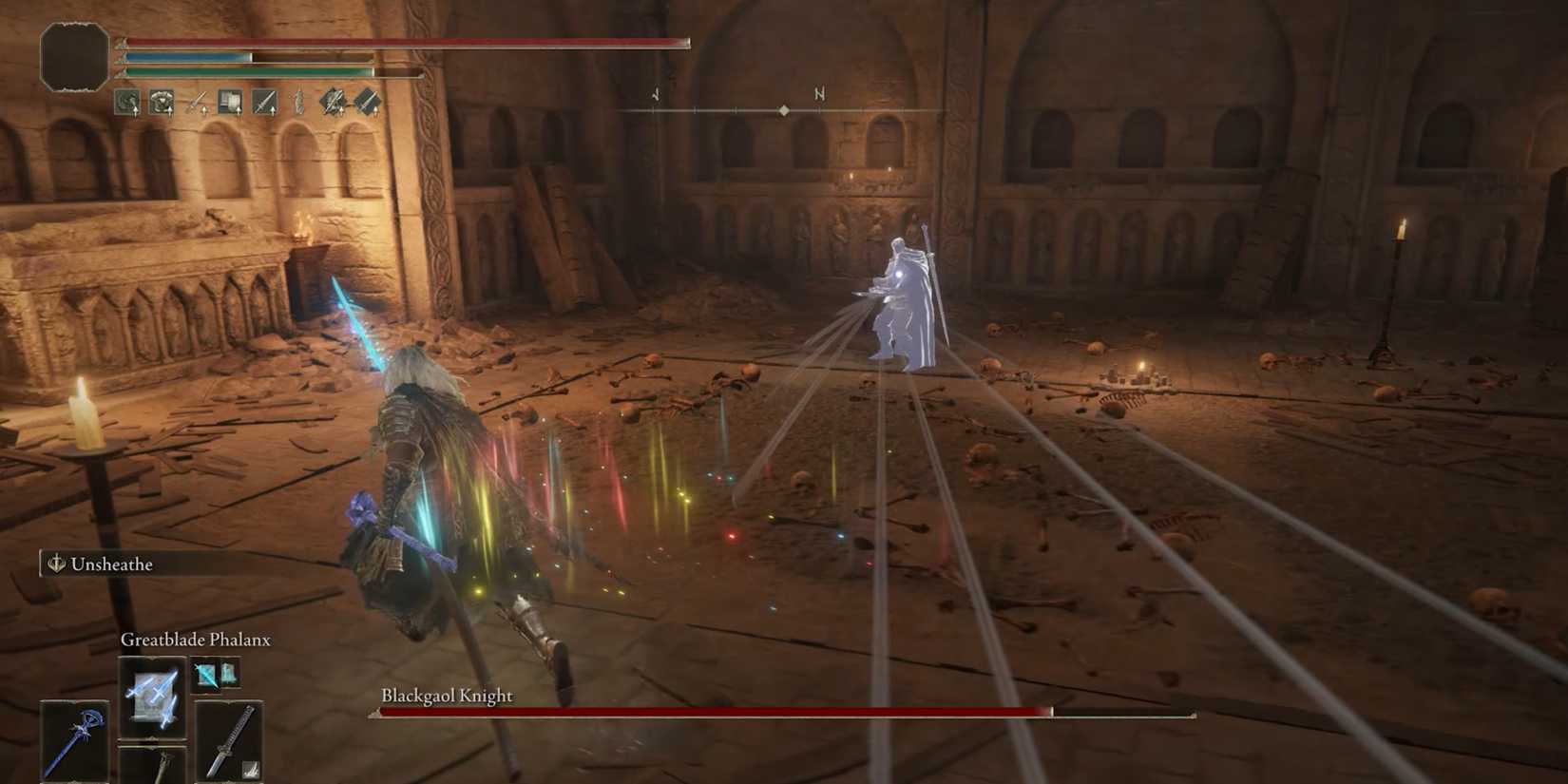Click the lower pouch slot below the spell icon

click(x=152, y=768)
